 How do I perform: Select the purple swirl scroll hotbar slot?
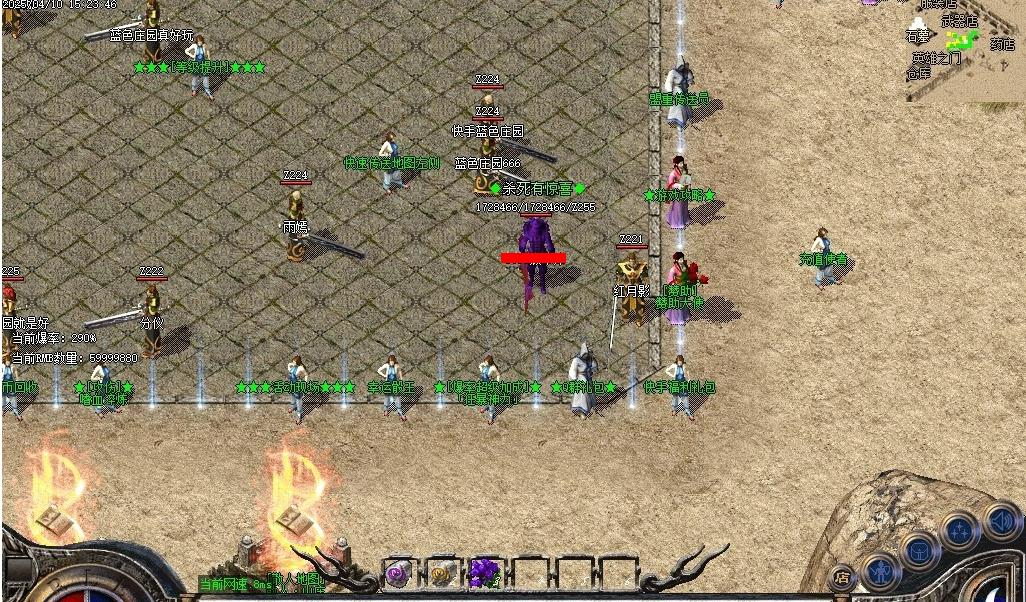[x=398, y=573]
